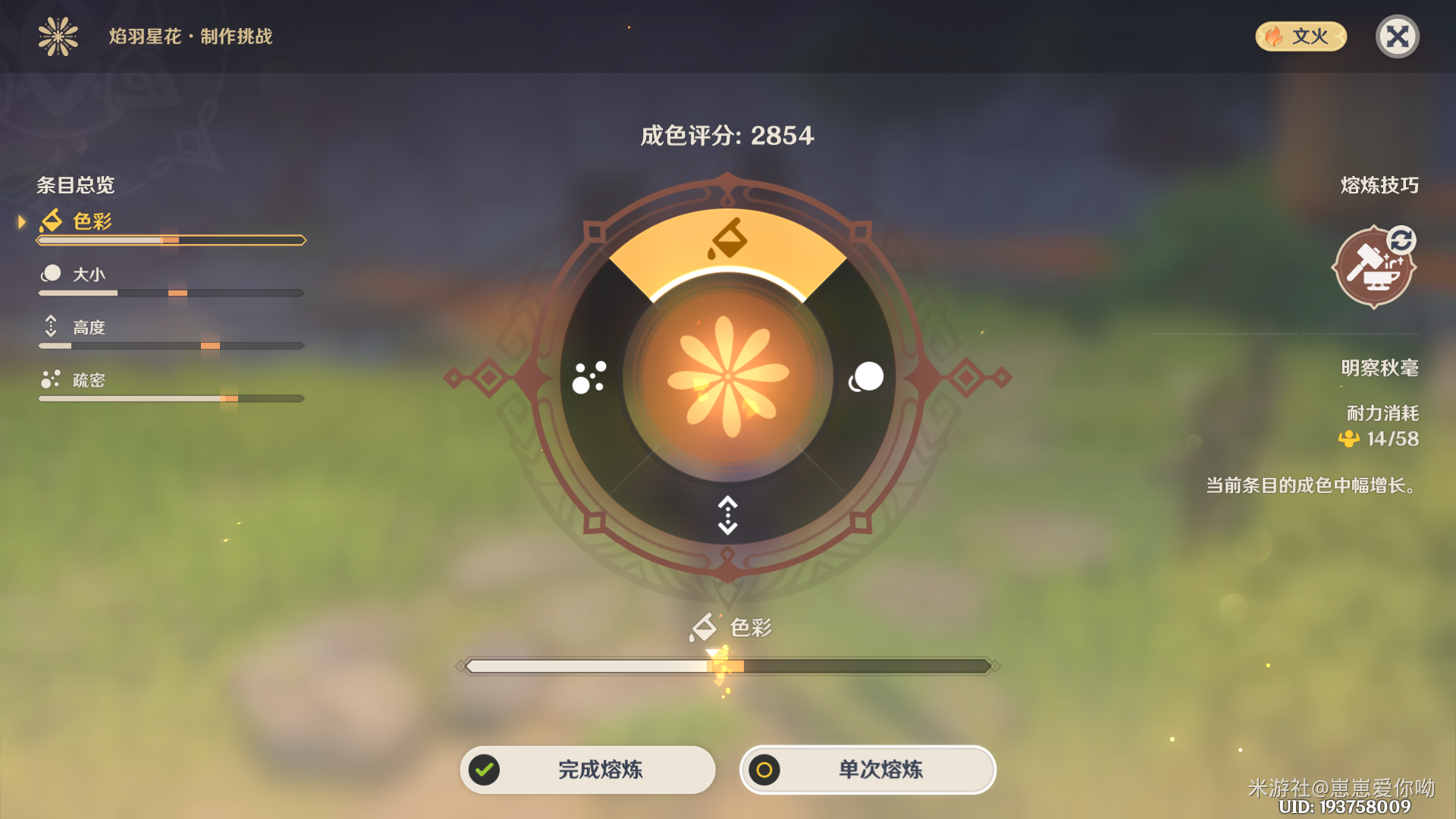Click the refresh icon beside the hammer skill
Viewport: 1456px width, 819px height.
click(x=1401, y=240)
